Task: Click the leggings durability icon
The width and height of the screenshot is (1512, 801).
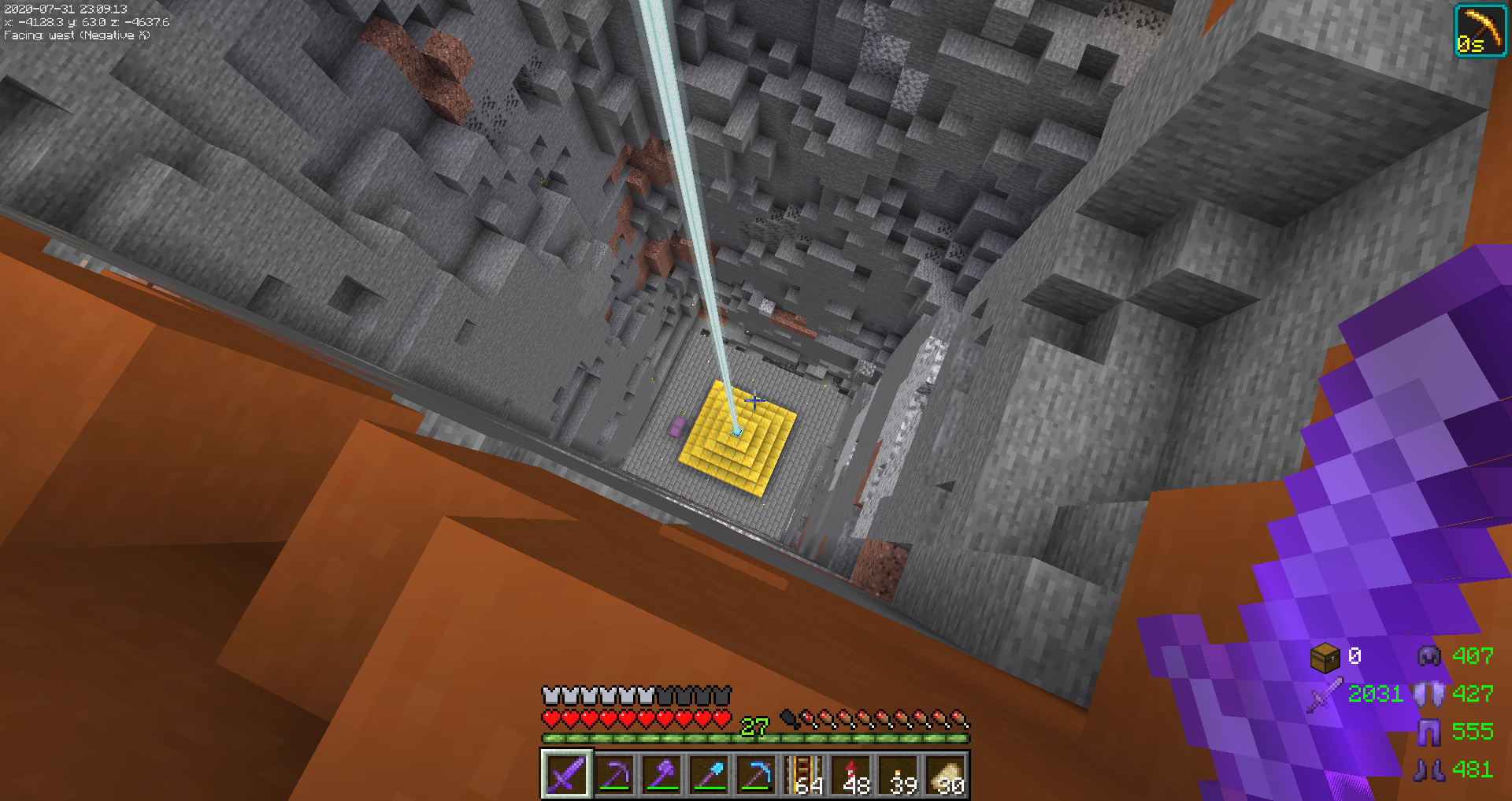Action: coord(1429,732)
